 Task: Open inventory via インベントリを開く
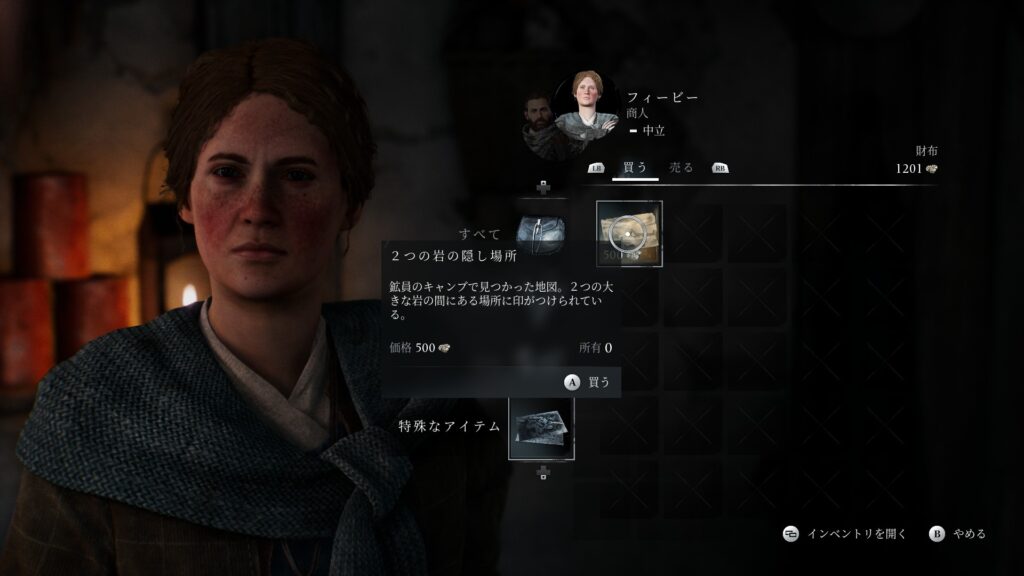click(844, 534)
